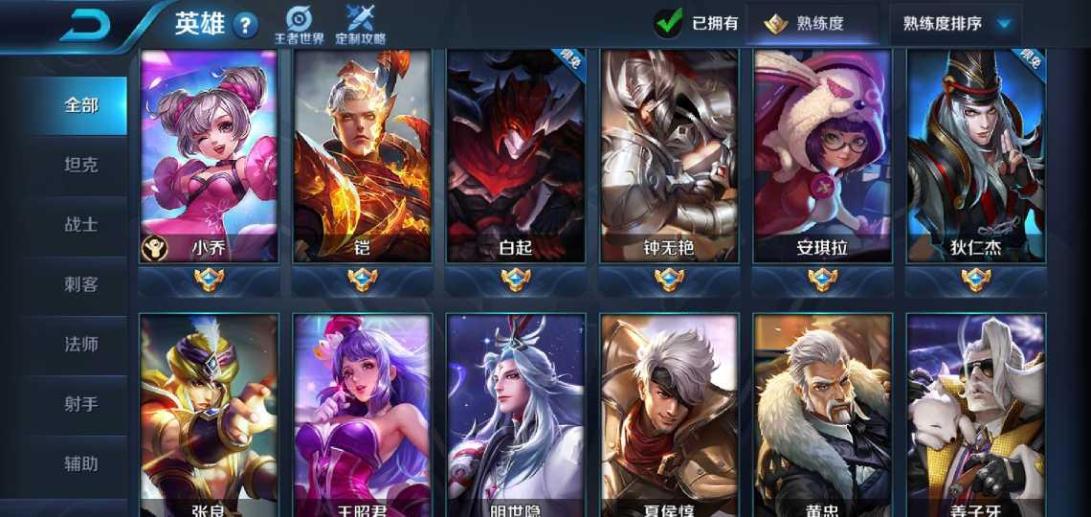Filter by 刺客 (Assassin)
Screen dimensions: 1091x517
pos(81,285)
